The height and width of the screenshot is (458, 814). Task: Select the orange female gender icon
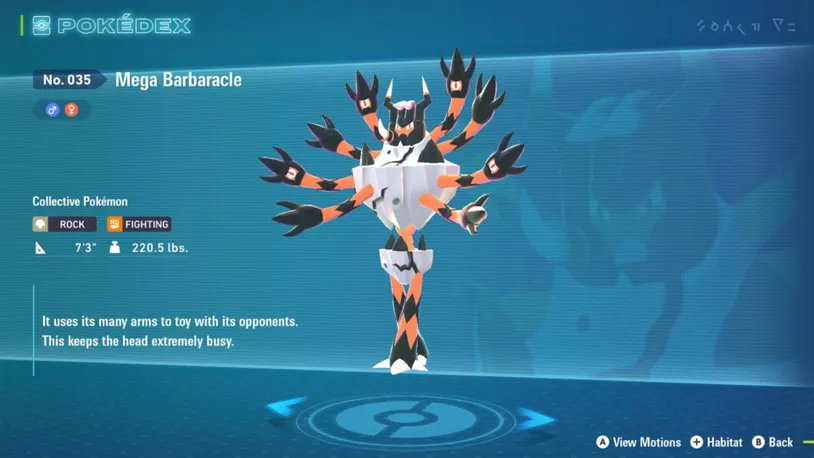pos(72,110)
